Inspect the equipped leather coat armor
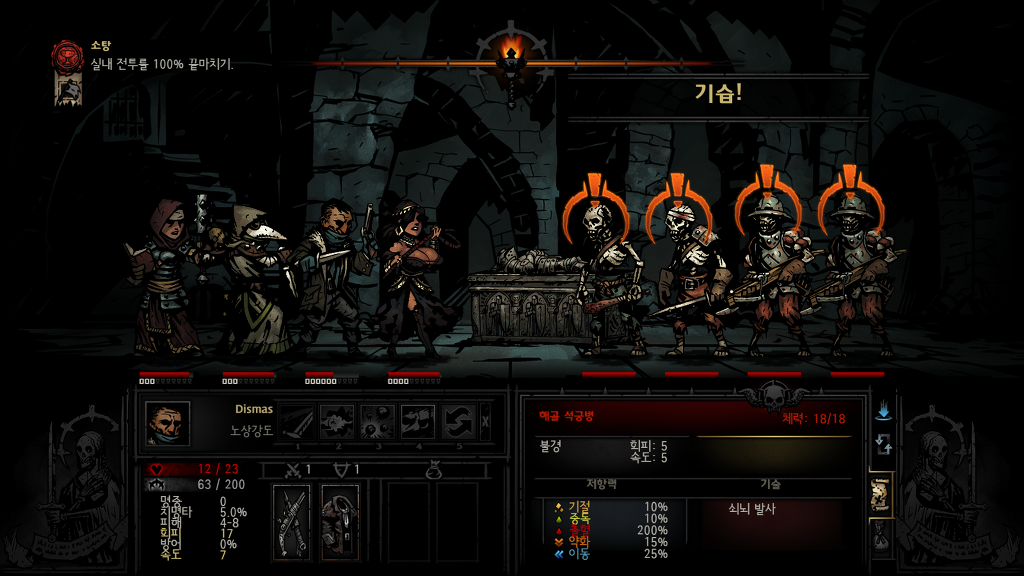Screen dimensions: 1024x576 coord(340,521)
